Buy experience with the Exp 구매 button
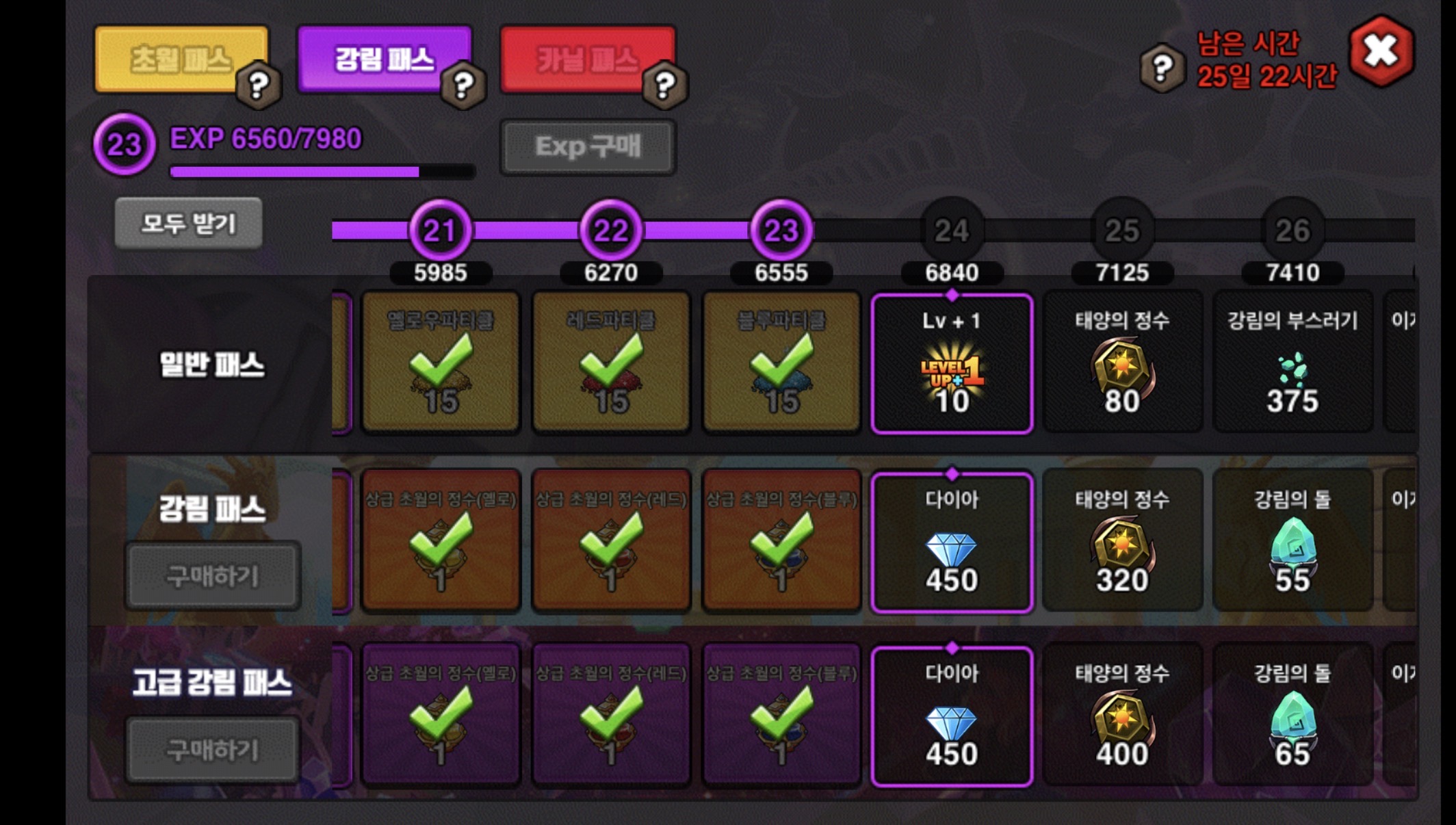 point(588,146)
